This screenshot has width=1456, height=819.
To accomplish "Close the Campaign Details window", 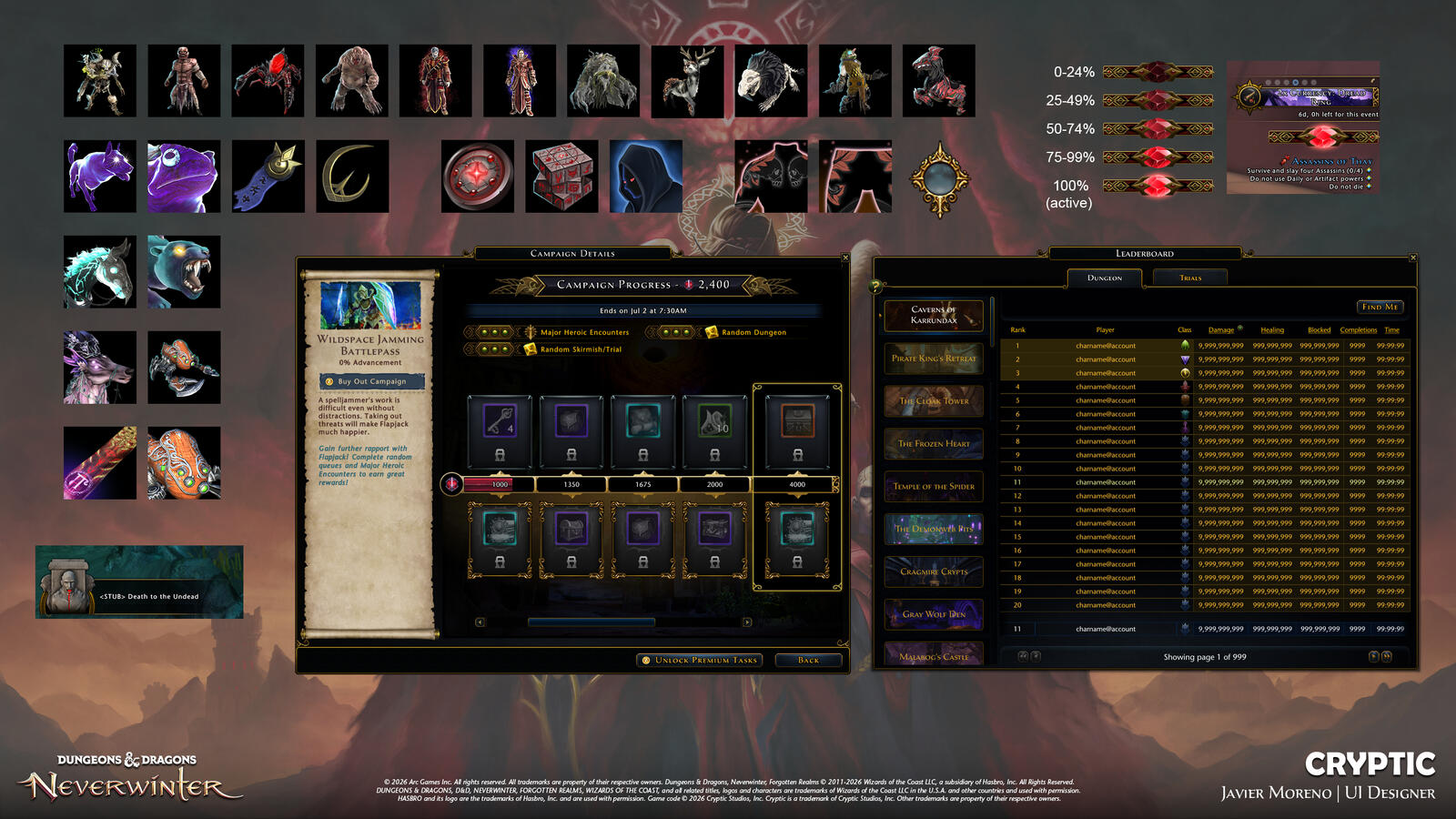I will pos(845,258).
